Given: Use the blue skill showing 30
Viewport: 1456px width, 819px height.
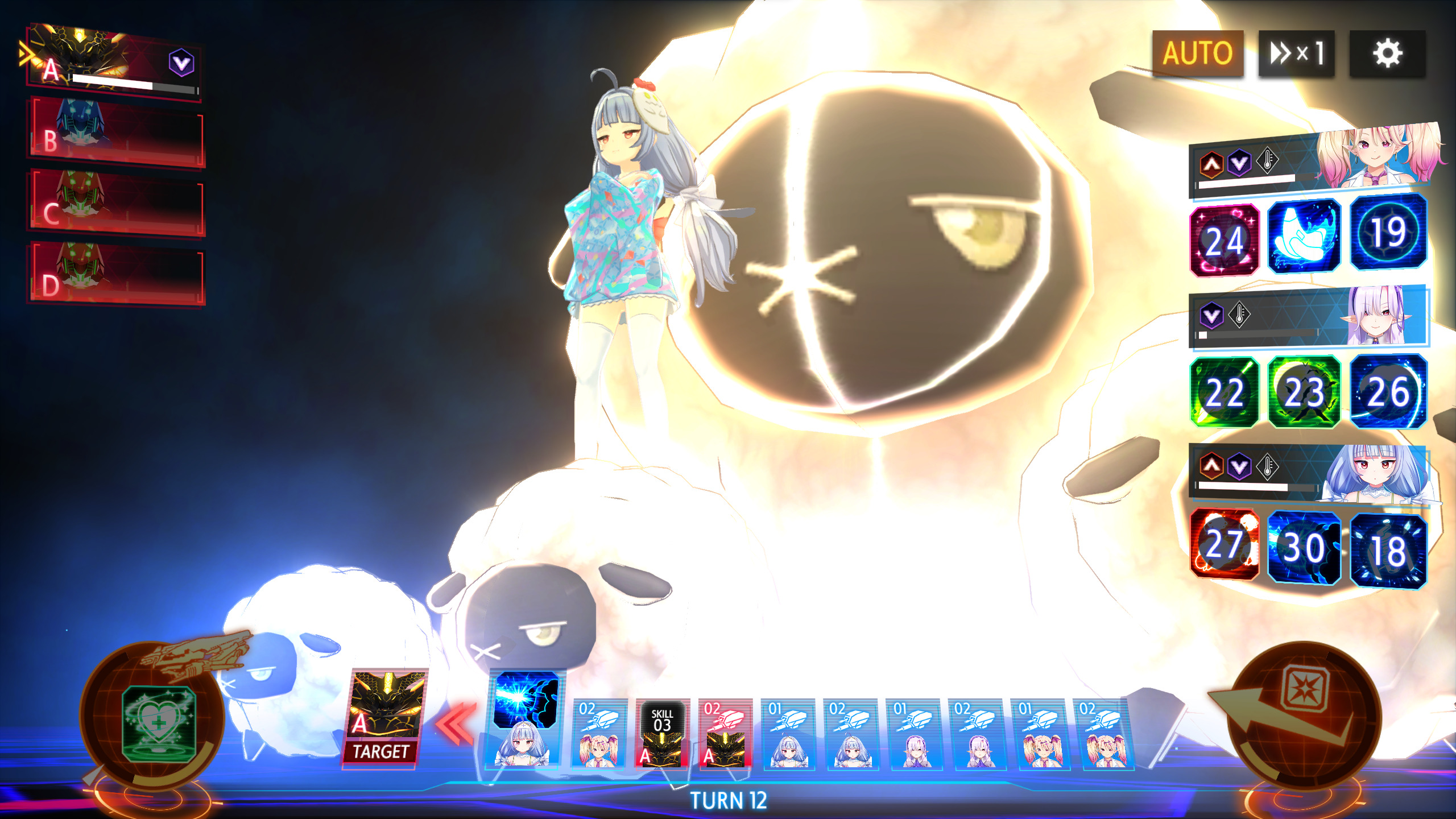Looking at the screenshot, I should click(1304, 547).
